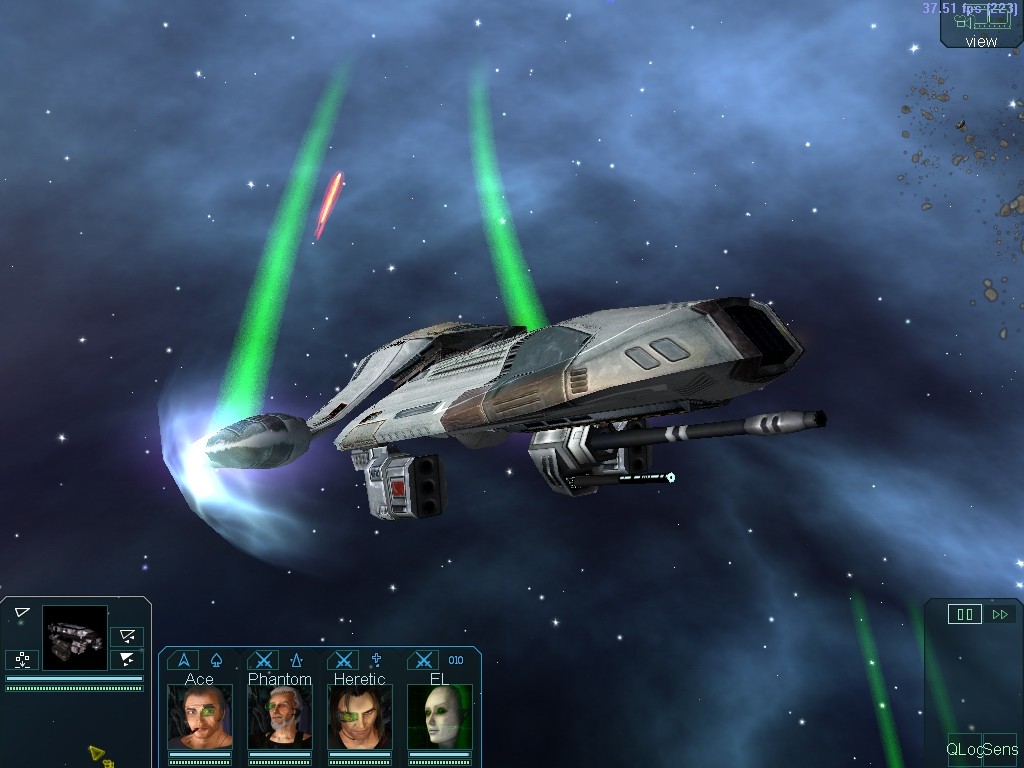Pause the game with the pause button
The height and width of the screenshot is (768, 1024).
point(964,614)
